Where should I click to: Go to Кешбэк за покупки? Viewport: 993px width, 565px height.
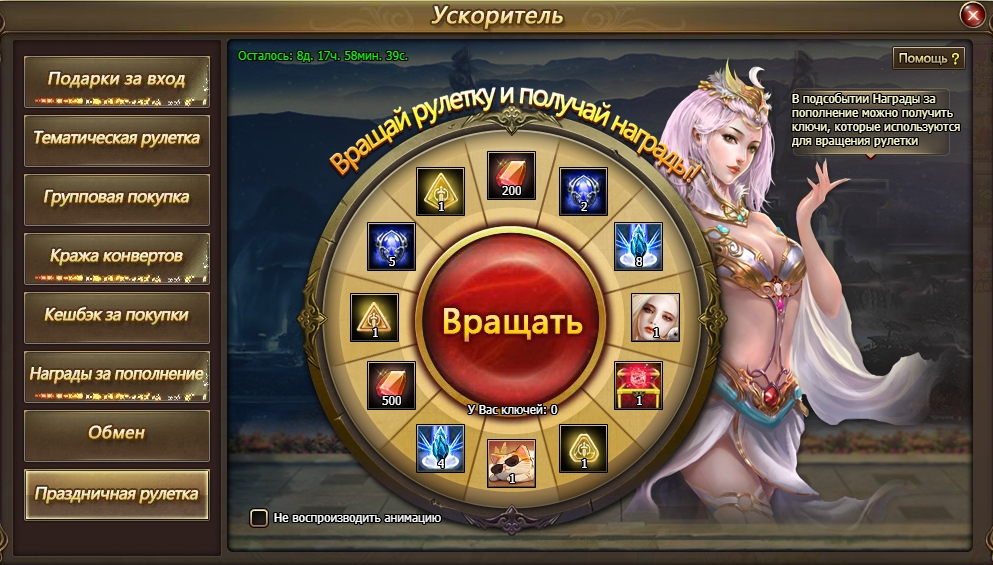pyautogui.click(x=117, y=316)
